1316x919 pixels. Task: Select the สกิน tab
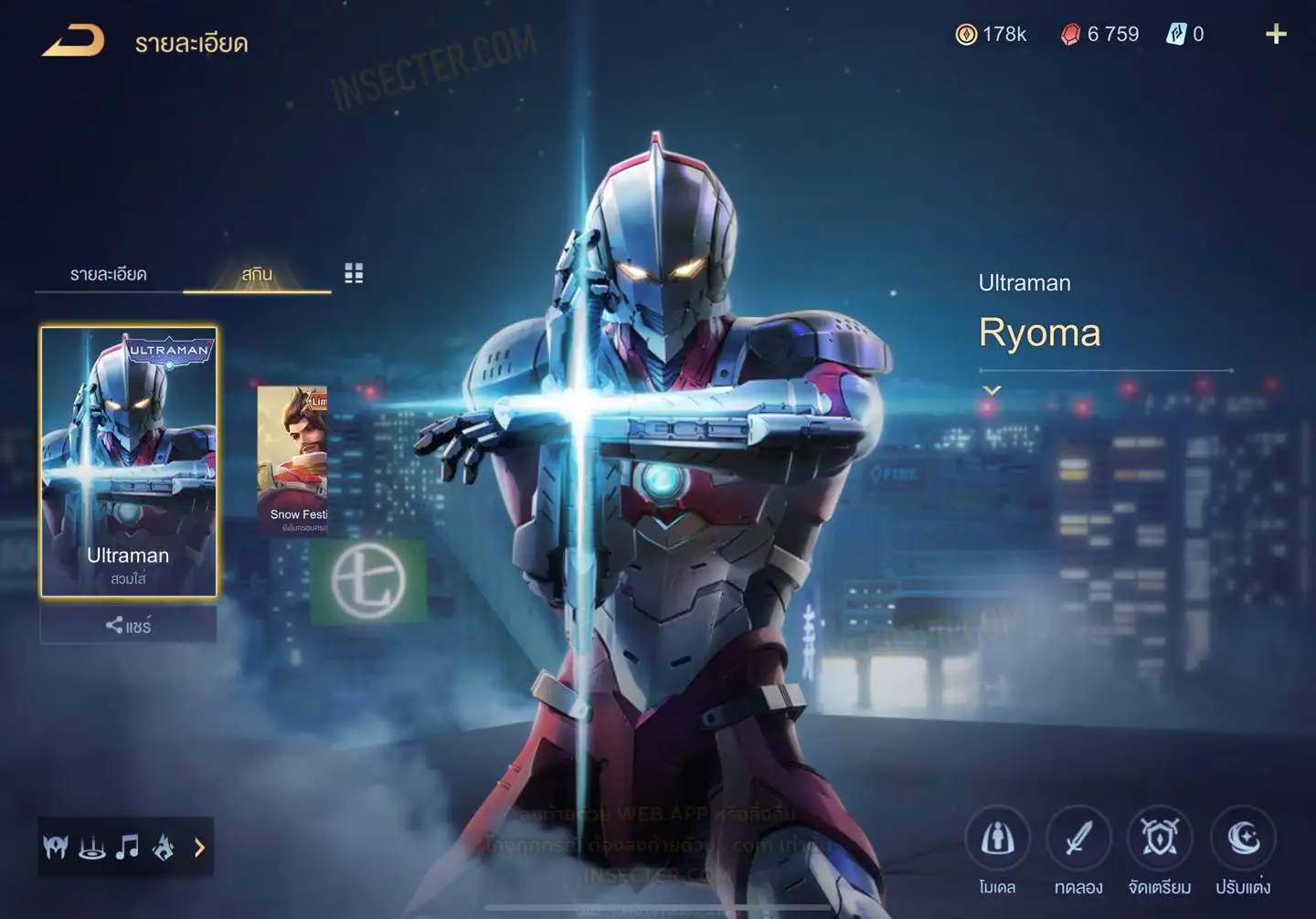[257, 274]
